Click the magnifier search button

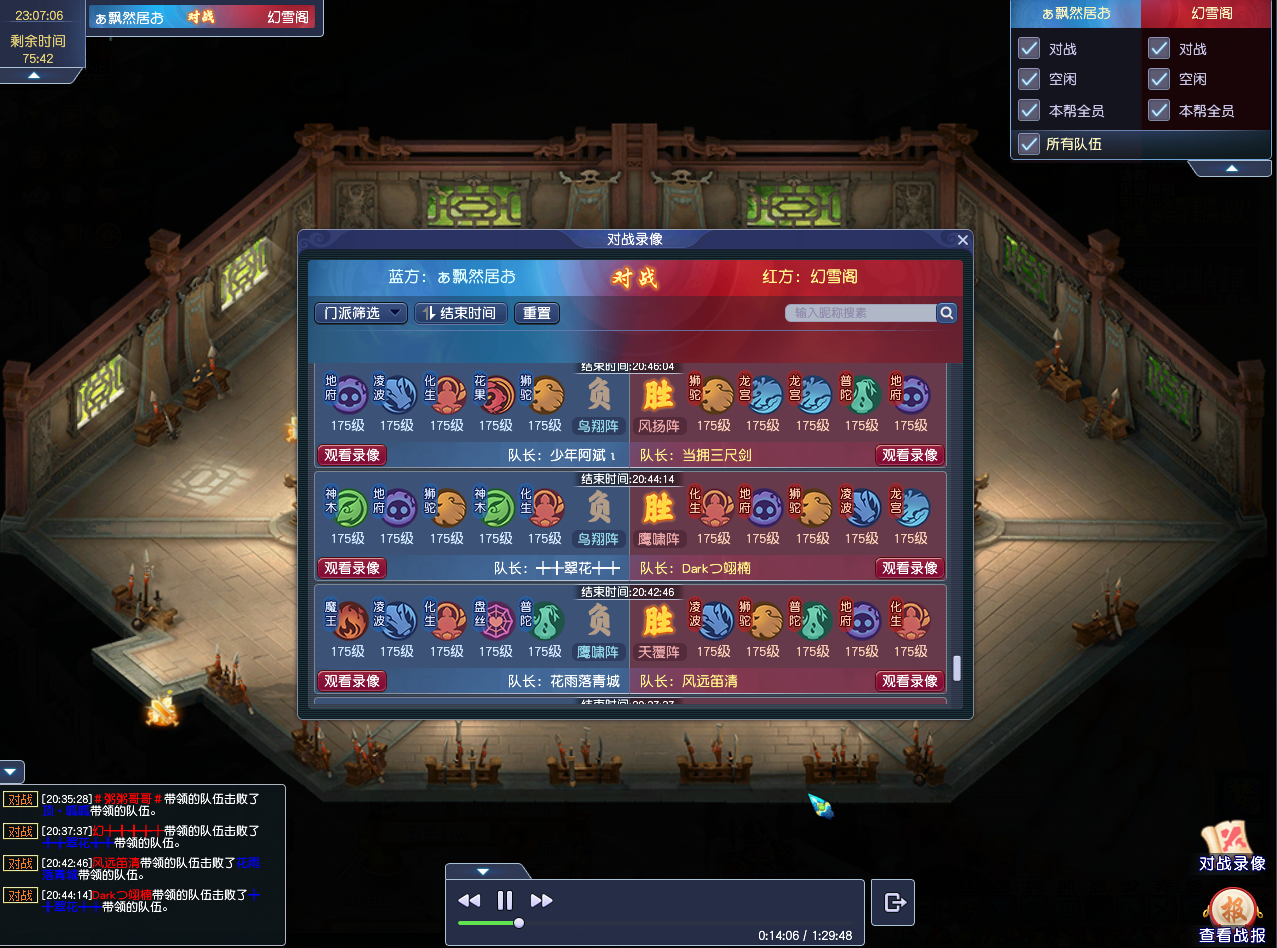[947, 313]
